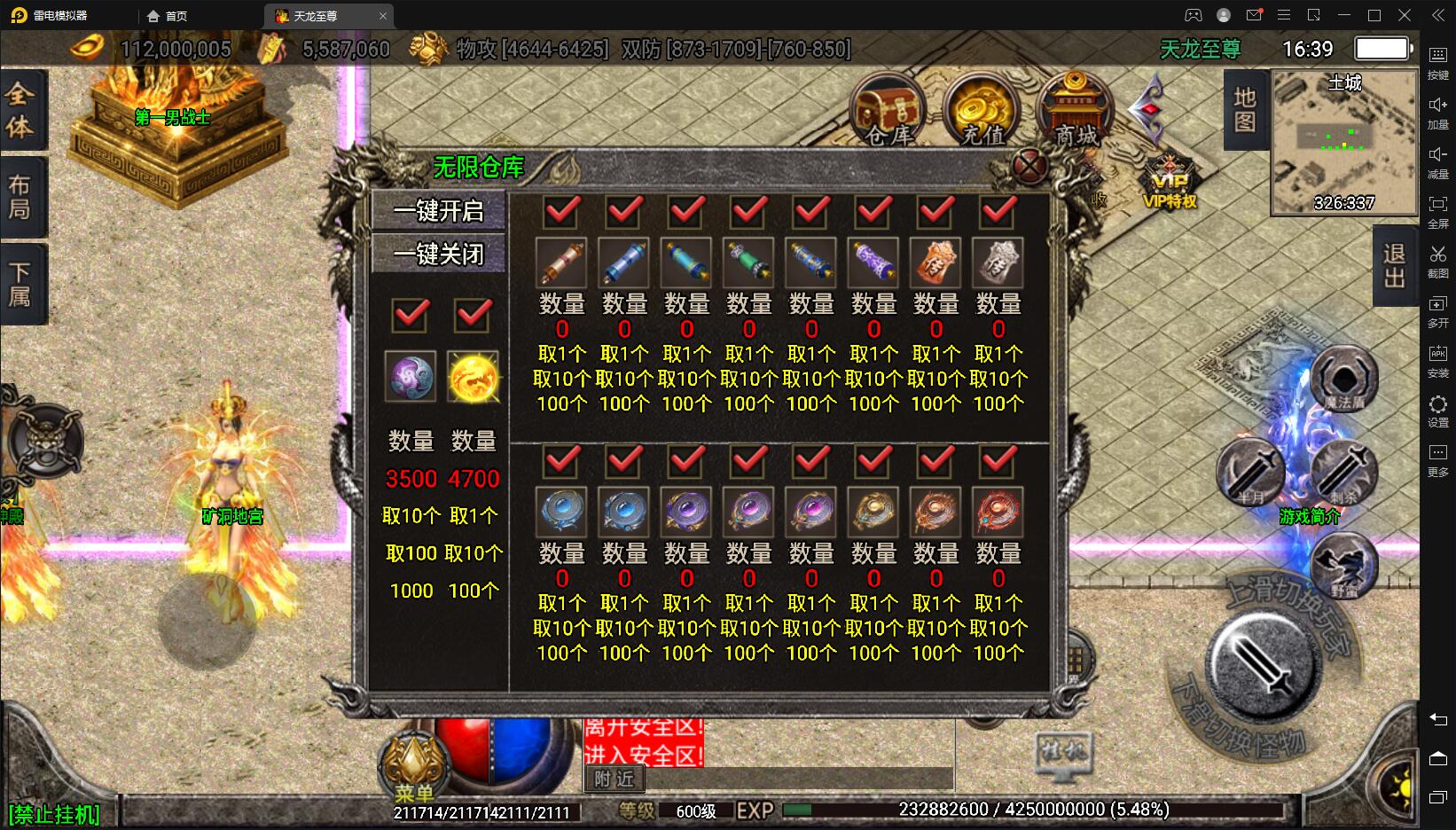Screen dimensions: 1456x830
Task: Activate the 魔法盾 magic shield skill
Action: pyautogui.click(x=1343, y=380)
